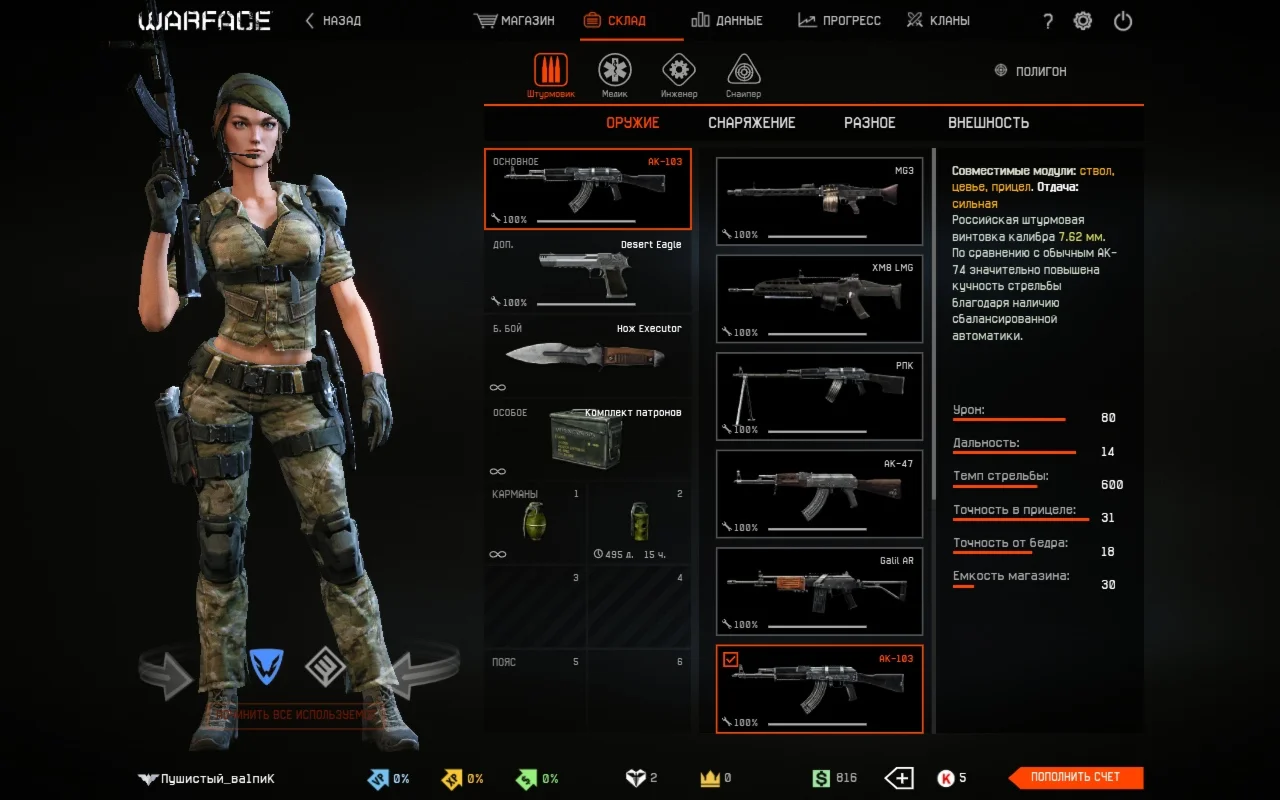Open the settings gear icon
Screen dimensions: 1280x800
click(x=1083, y=21)
